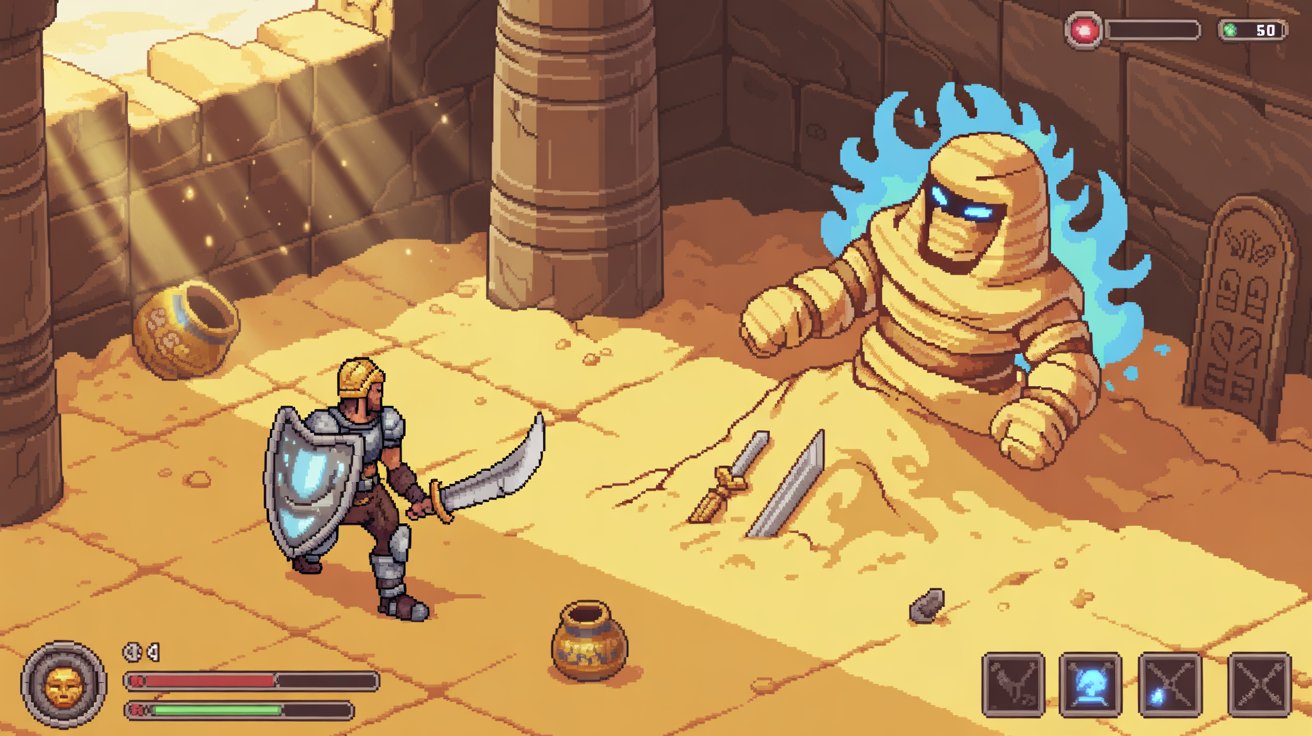Screen dimensions: 1312x736
Task: Click the green gem currency icon
Action: (x=1231, y=29)
